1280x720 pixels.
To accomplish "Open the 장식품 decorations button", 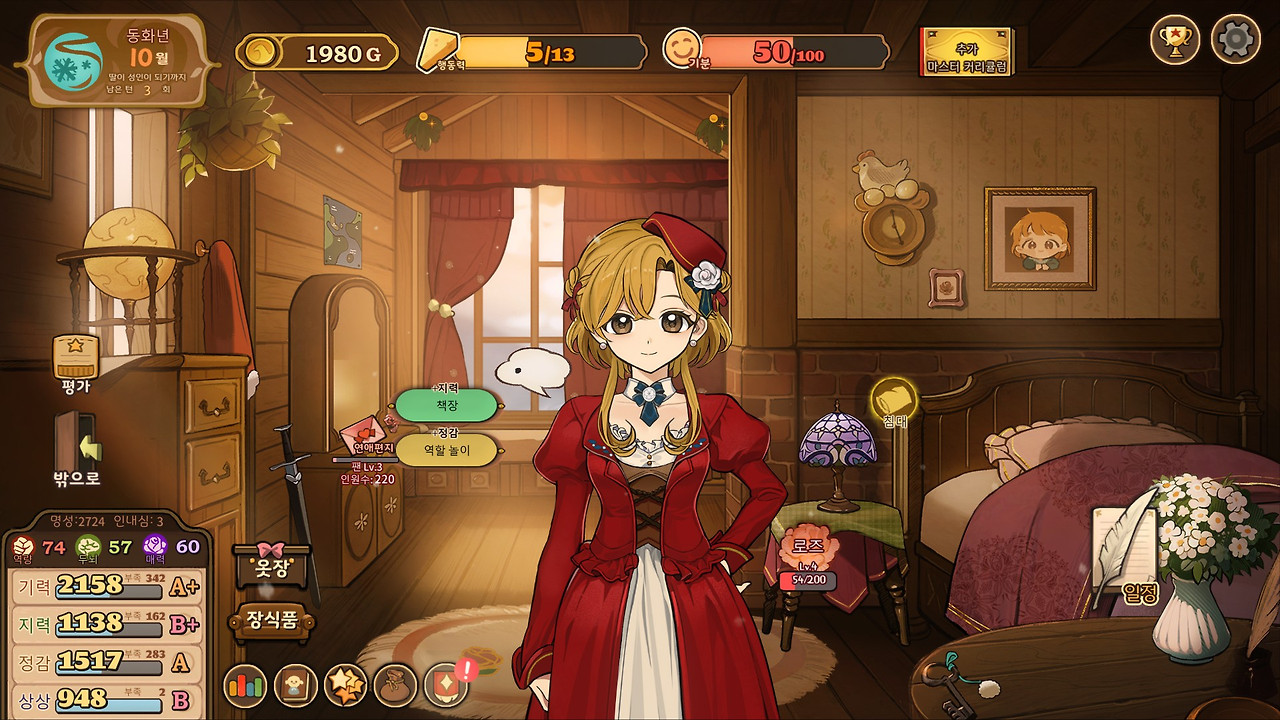I will (272, 620).
